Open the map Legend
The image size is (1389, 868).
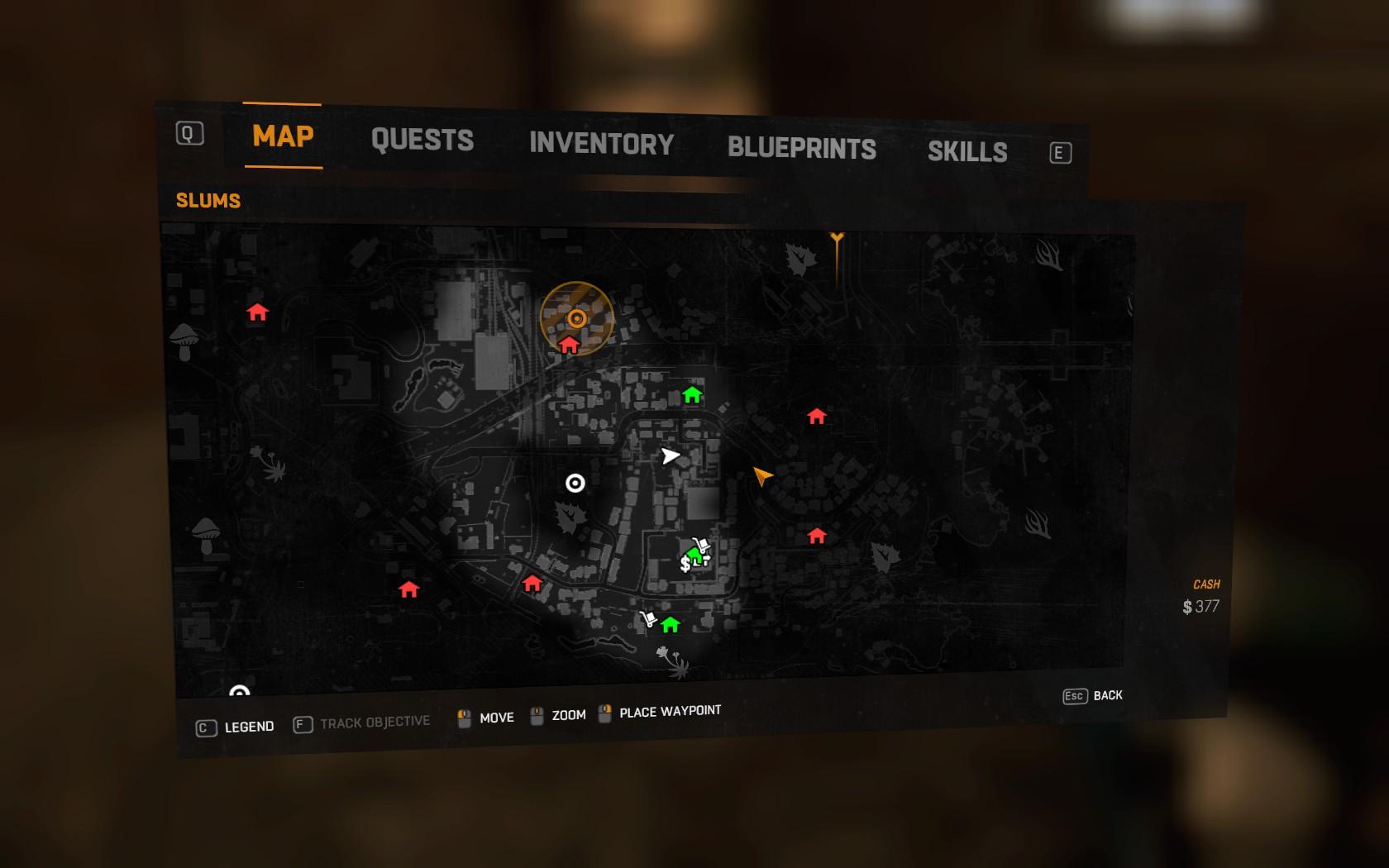click(236, 727)
